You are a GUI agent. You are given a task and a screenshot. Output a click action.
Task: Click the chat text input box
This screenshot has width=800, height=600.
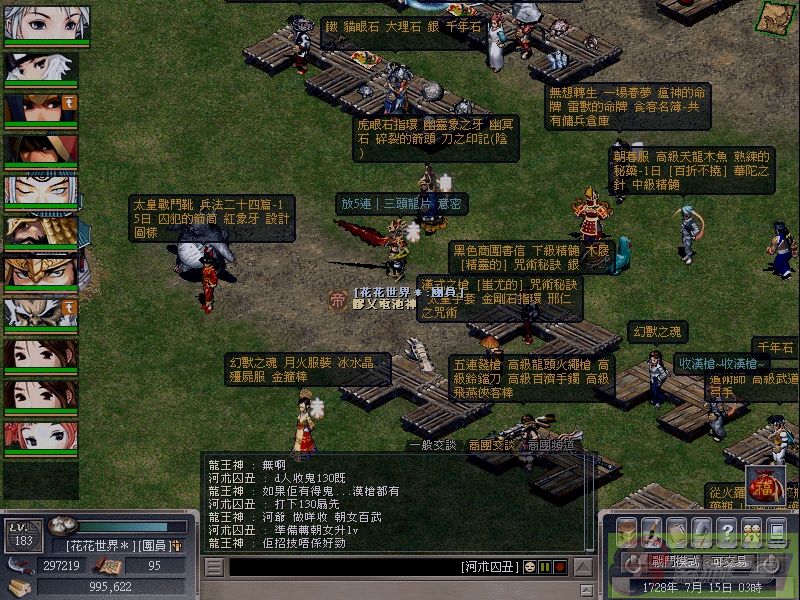click(x=340, y=567)
